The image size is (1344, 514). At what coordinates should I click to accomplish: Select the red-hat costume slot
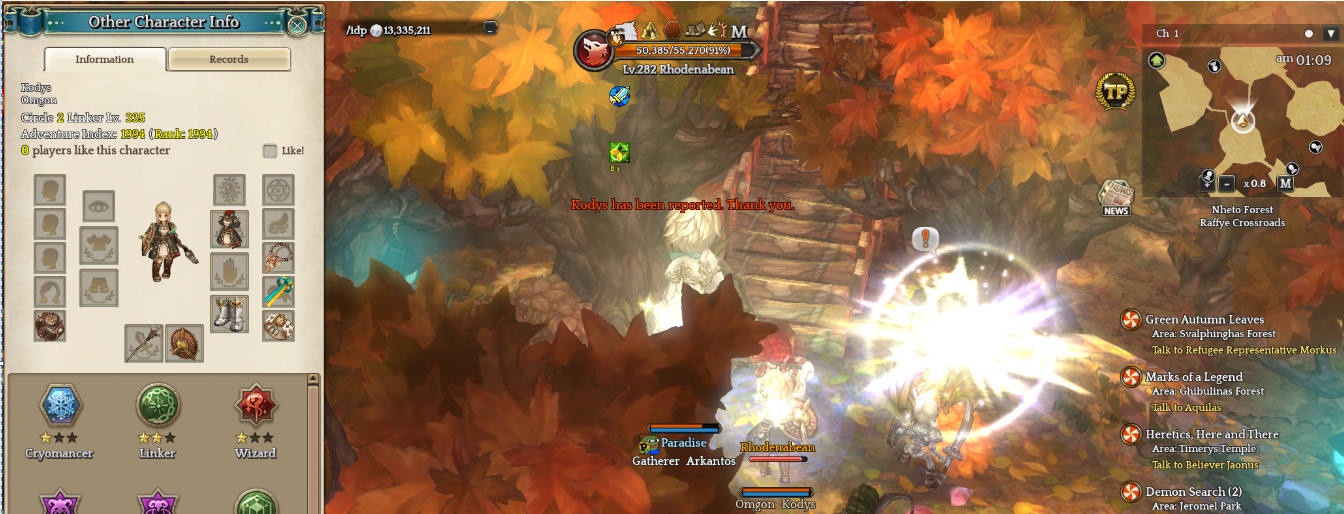(x=229, y=229)
